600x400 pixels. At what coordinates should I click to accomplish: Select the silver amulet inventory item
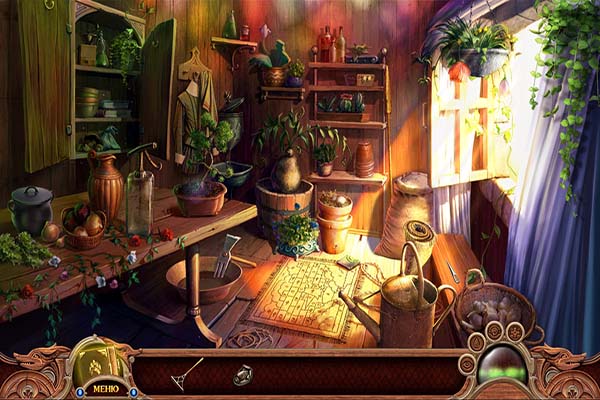(242, 375)
